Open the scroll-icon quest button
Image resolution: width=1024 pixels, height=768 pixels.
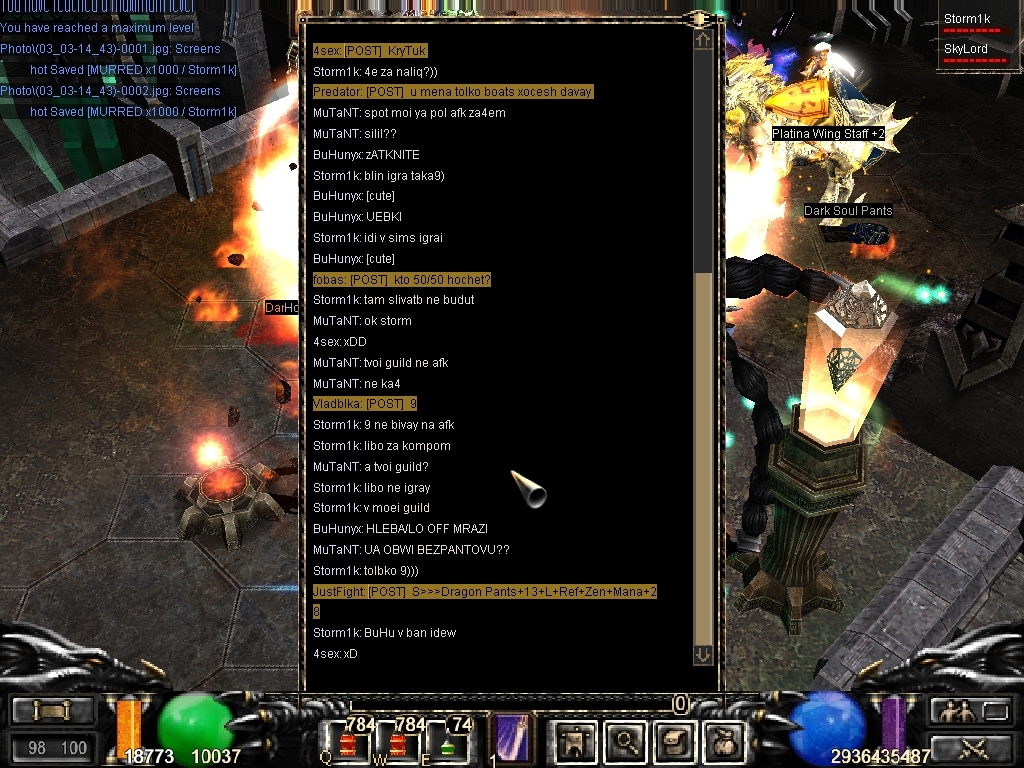coord(674,741)
